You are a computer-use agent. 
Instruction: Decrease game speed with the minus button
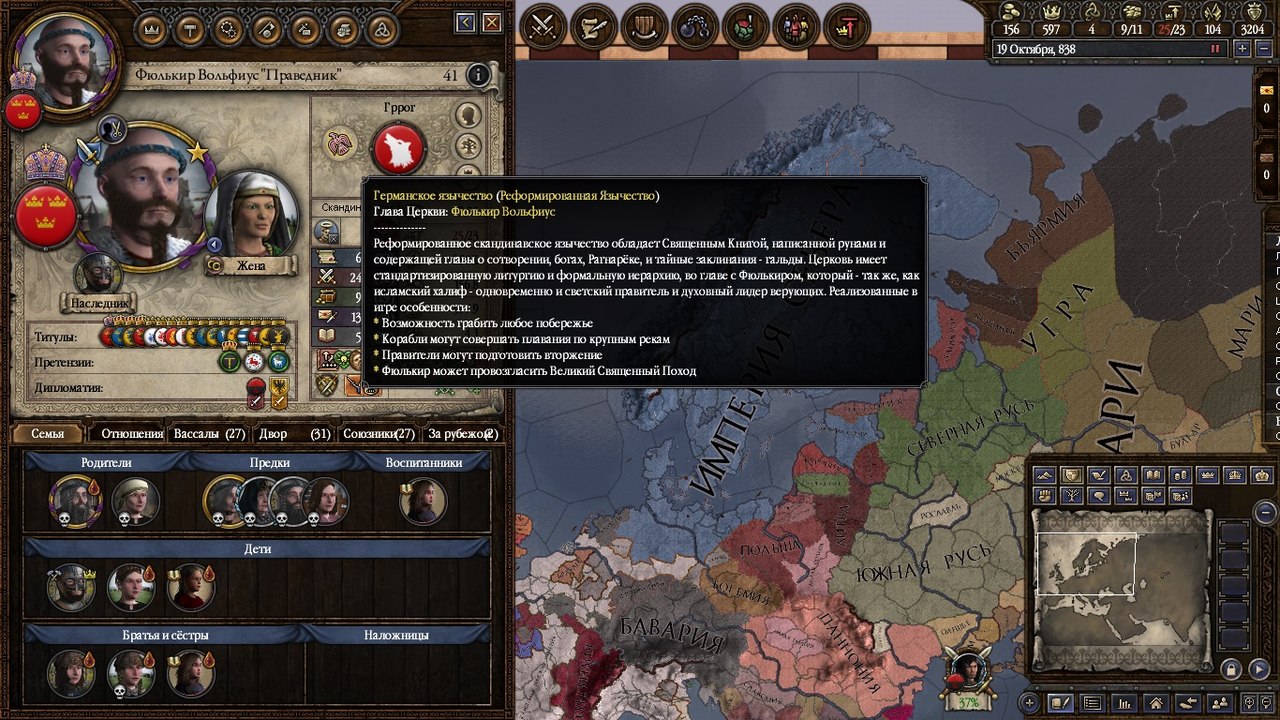point(1264,48)
